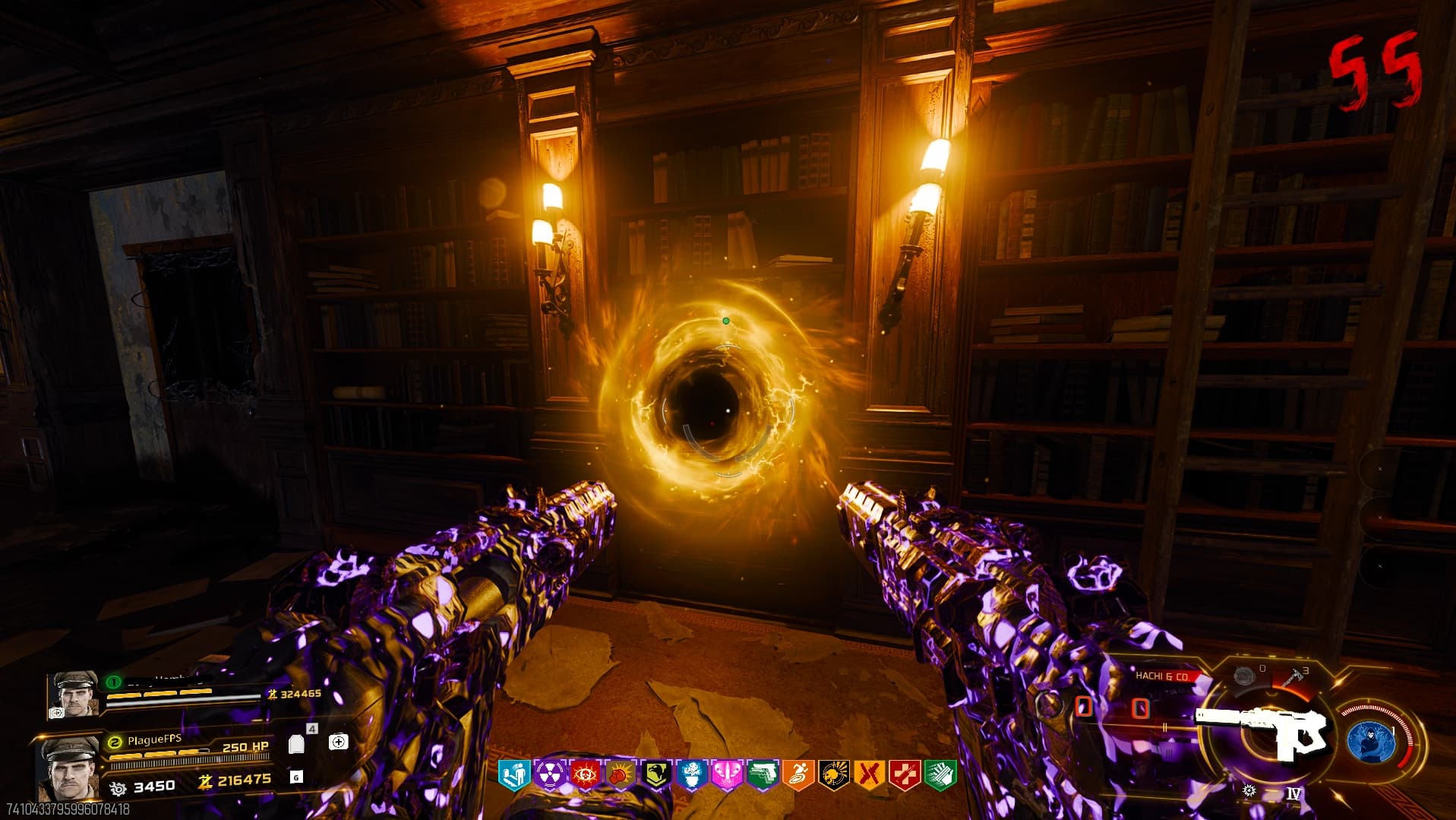Select the white pistol weapon icon
Image resolution: width=1456 pixels, height=820 pixels.
[x=1263, y=731]
